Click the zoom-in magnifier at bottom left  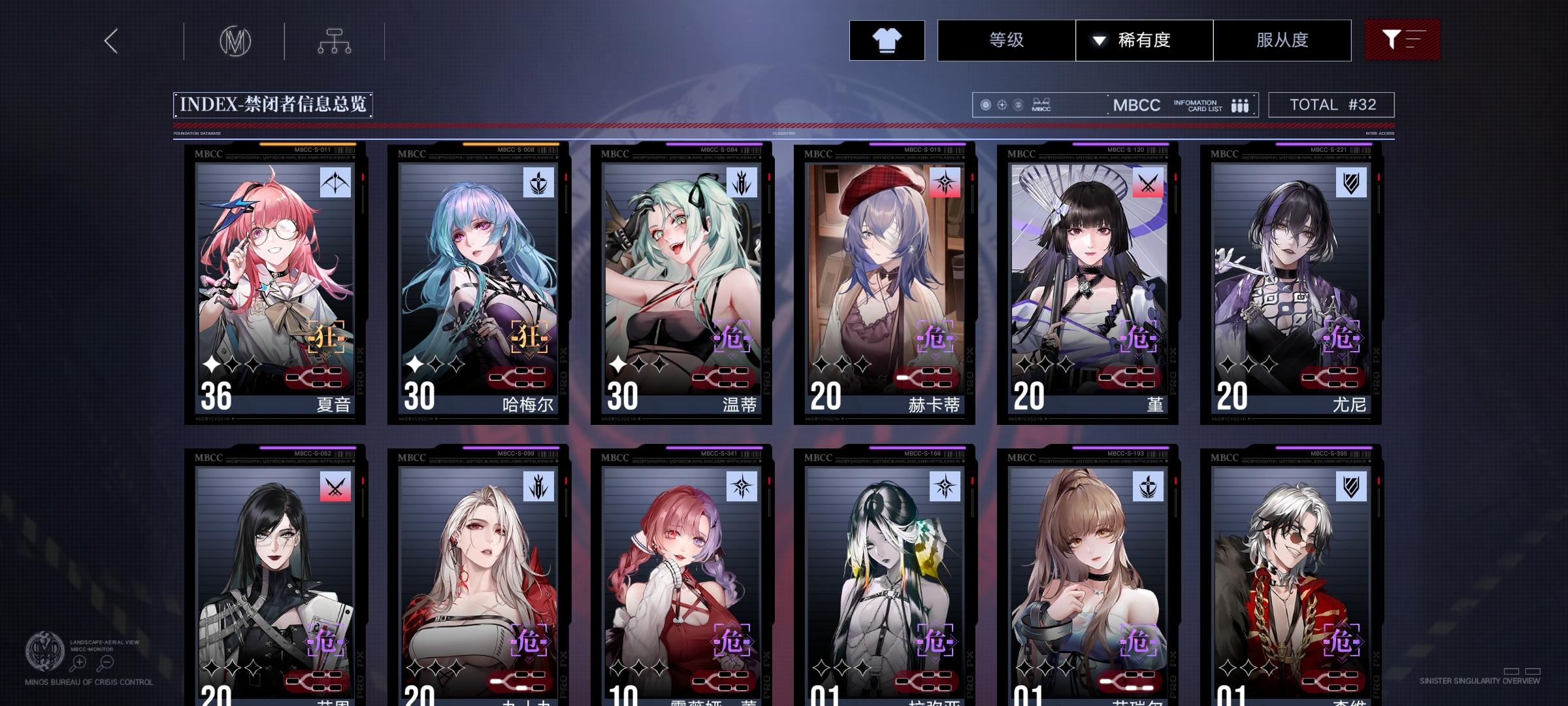click(x=78, y=662)
